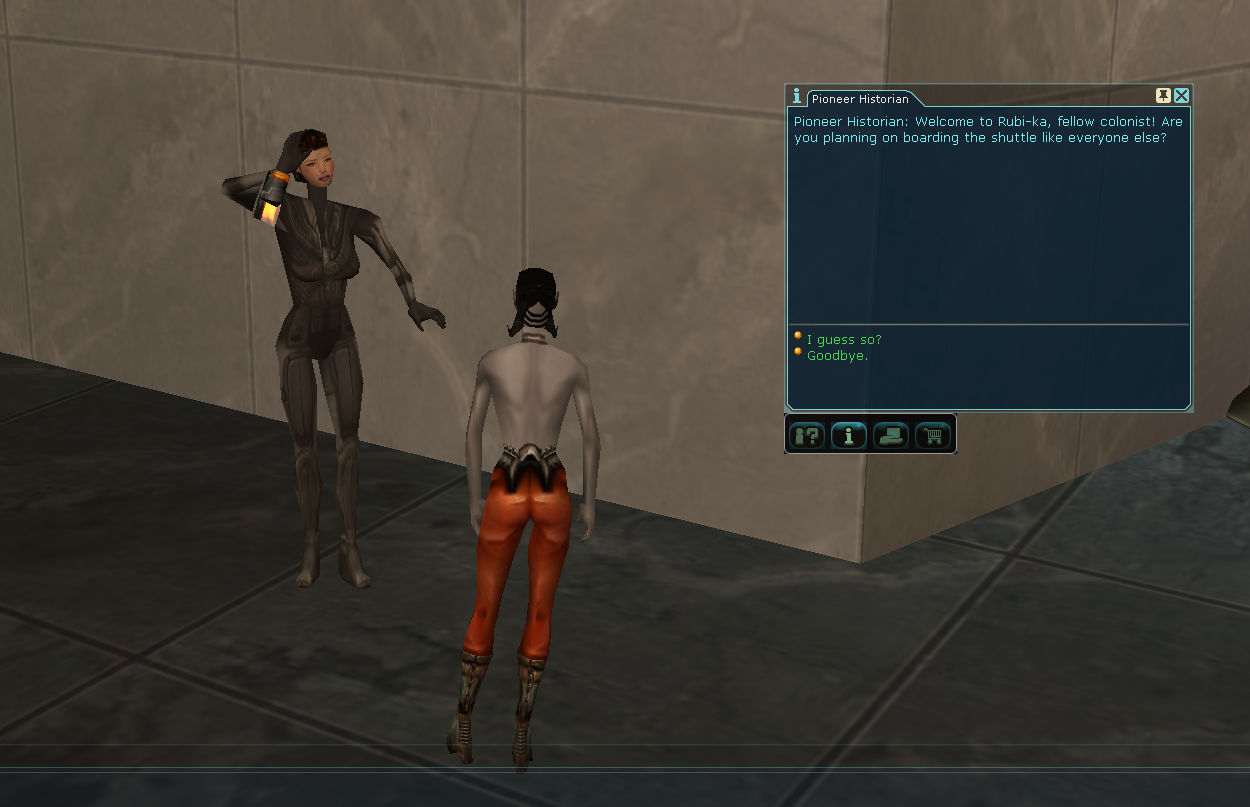Open the shopping cart button
The width and height of the screenshot is (1250, 807).
point(933,436)
